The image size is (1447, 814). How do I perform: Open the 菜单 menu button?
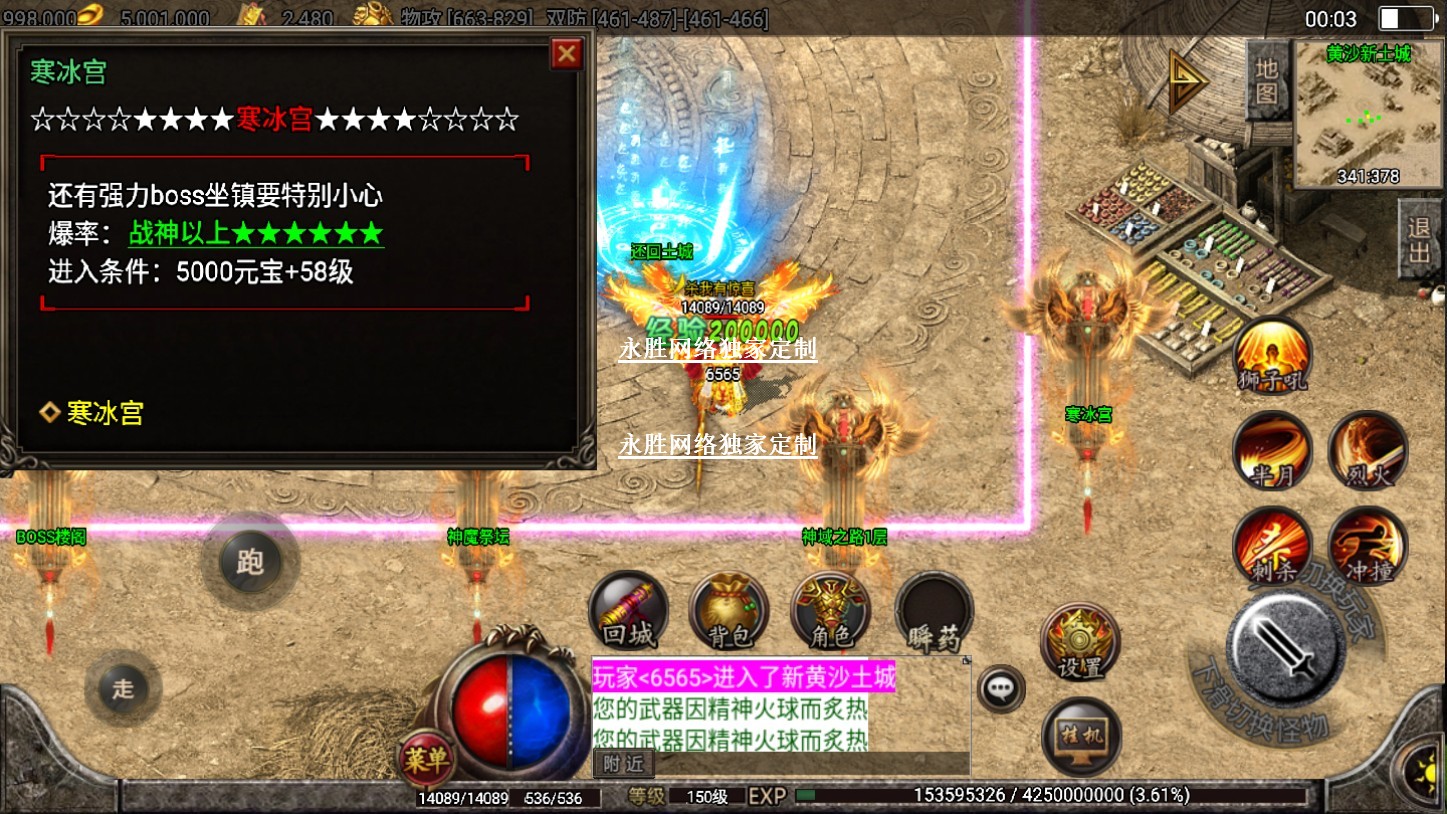click(x=426, y=759)
